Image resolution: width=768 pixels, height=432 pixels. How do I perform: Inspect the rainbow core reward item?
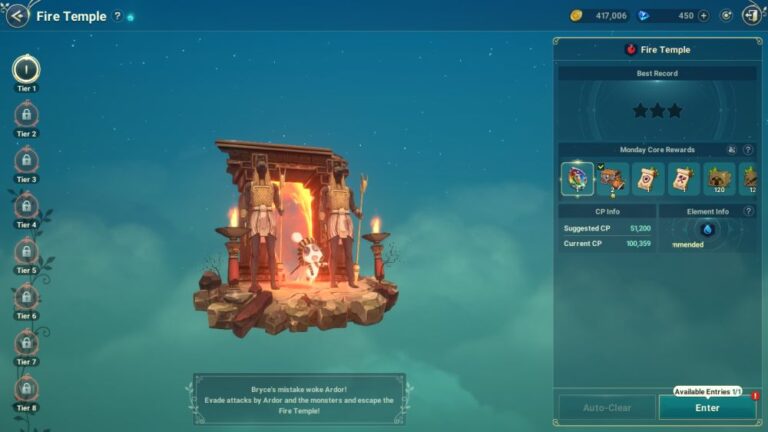pos(577,179)
